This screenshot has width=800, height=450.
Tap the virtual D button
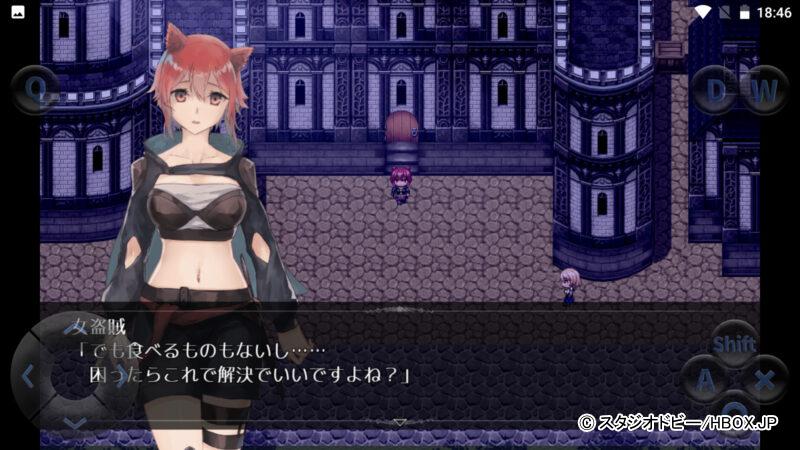pos(715,91)
